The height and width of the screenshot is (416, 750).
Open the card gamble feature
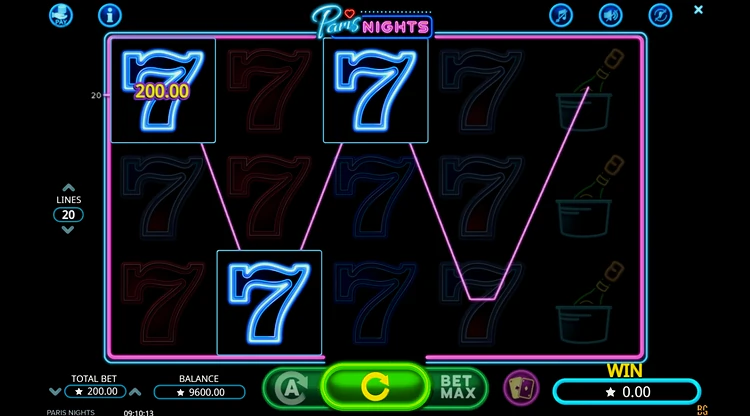(520, 386)
